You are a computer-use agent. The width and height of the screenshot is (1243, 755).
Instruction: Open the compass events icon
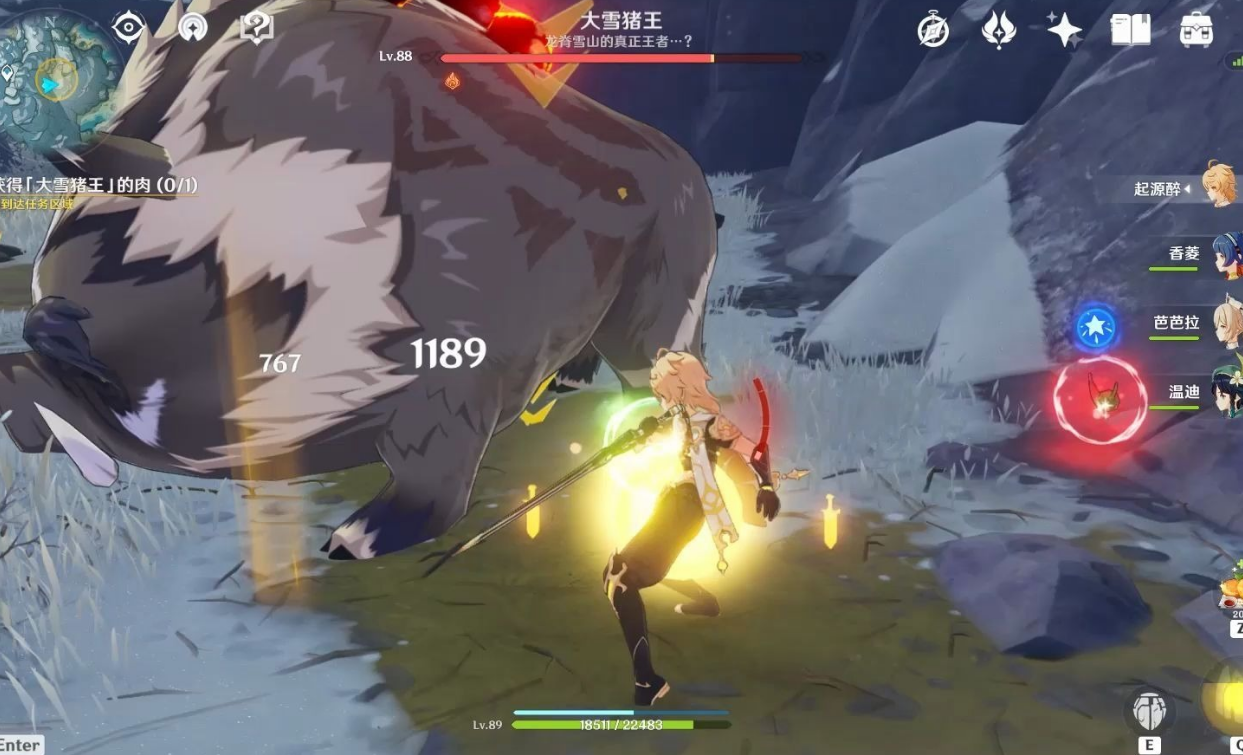tap(933, 31)
